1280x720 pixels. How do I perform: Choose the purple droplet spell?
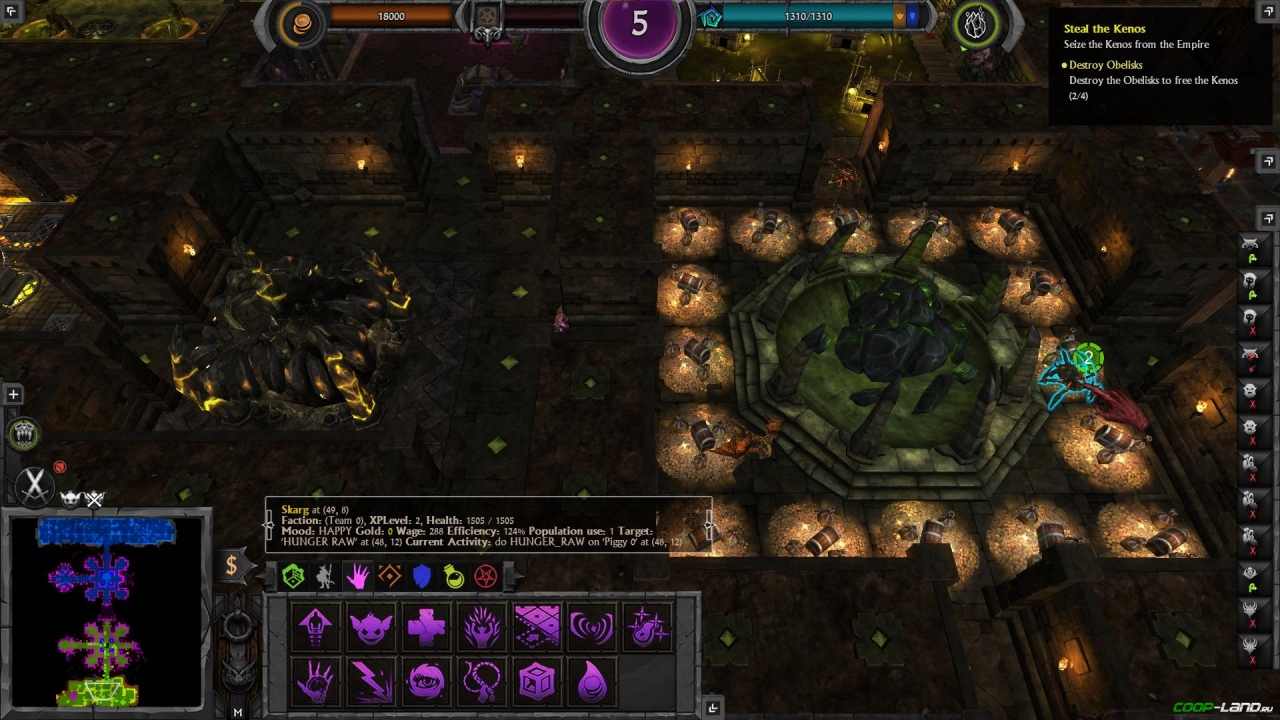pyautogui.click(x=592, y=682)
